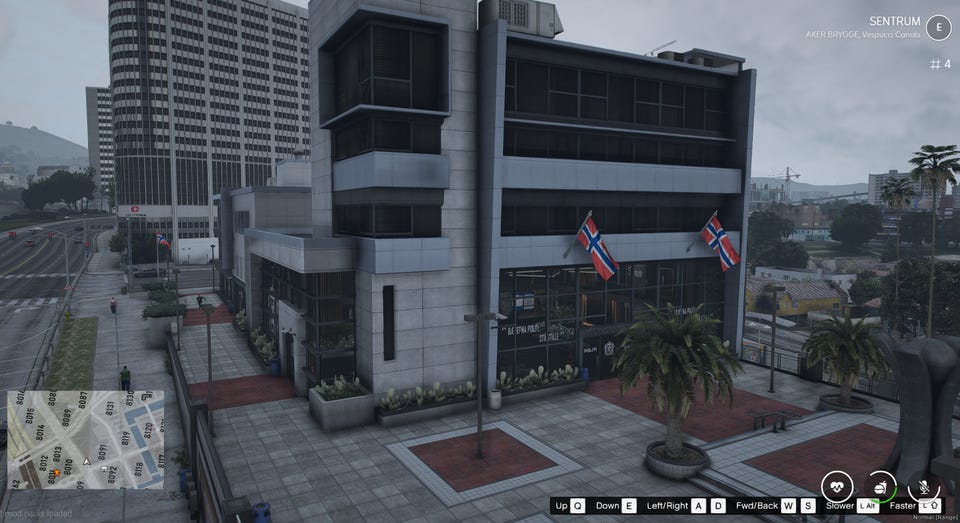Toggle the muted microphone voice icon
The width and height of the screenshot is (960, 523).
(x=924, y=486)
